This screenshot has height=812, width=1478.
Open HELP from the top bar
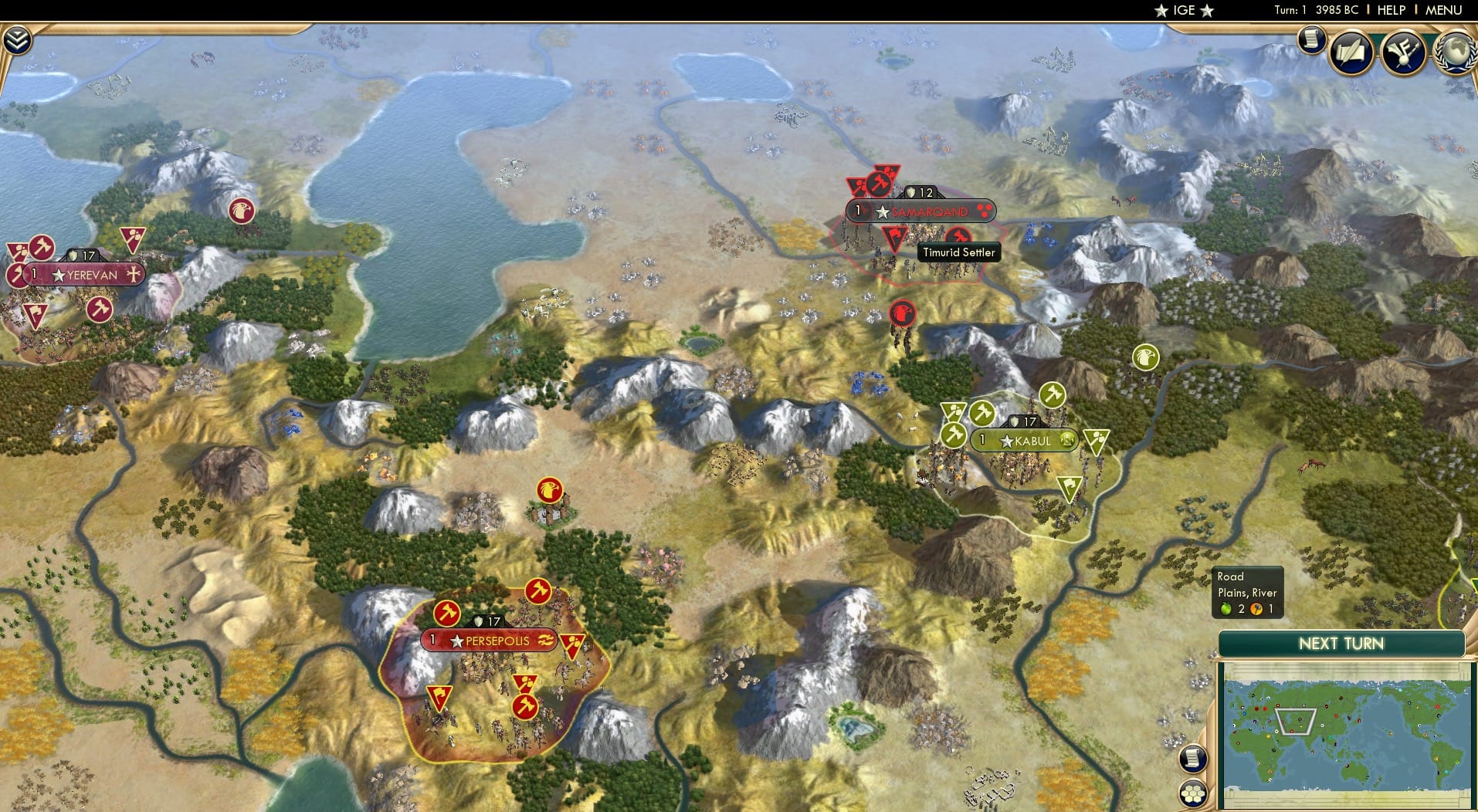coord(1393,10)
